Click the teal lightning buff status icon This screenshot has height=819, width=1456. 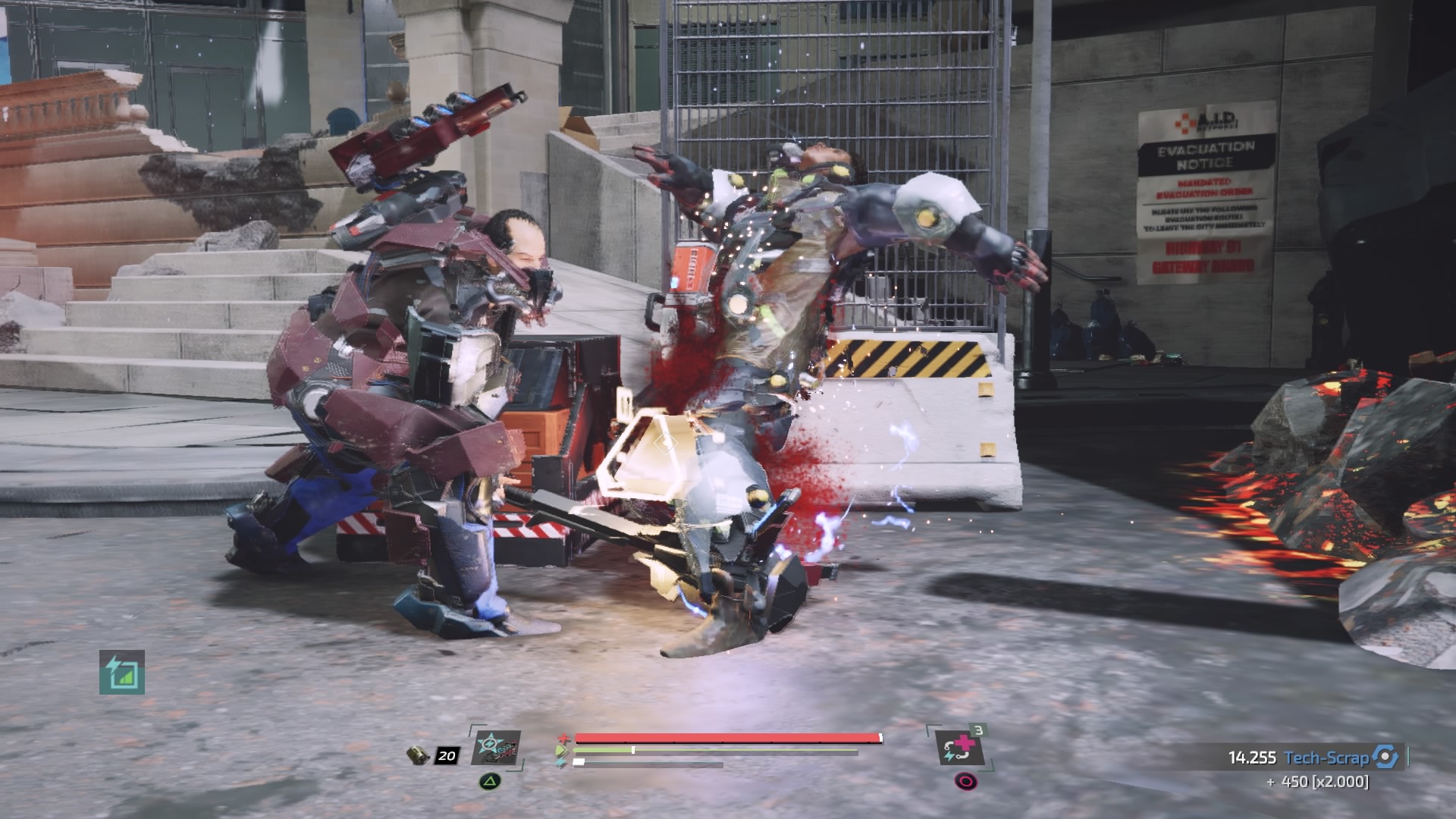(122, 673)
